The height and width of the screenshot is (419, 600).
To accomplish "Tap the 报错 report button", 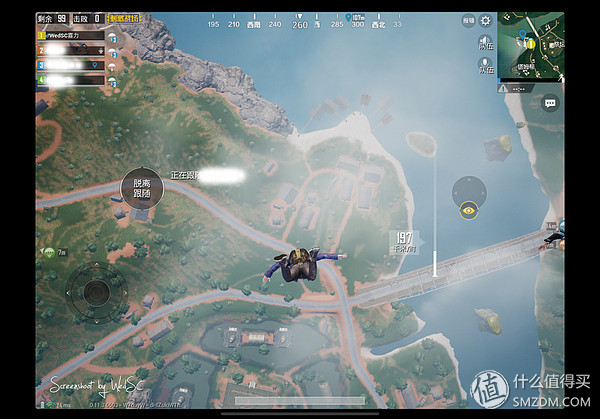I will 468,20.
